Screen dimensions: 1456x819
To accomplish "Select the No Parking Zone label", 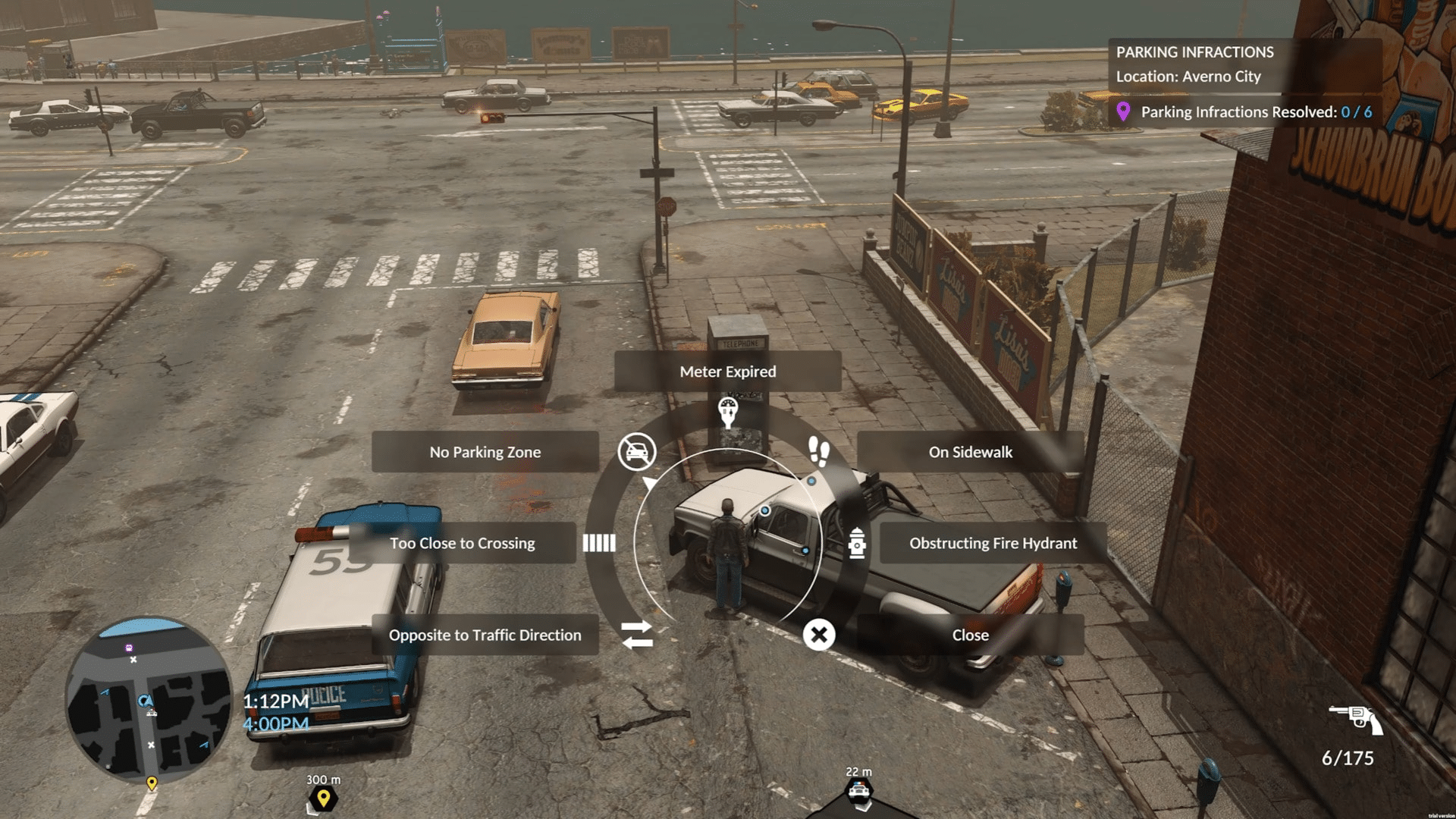I will [485, 451].
